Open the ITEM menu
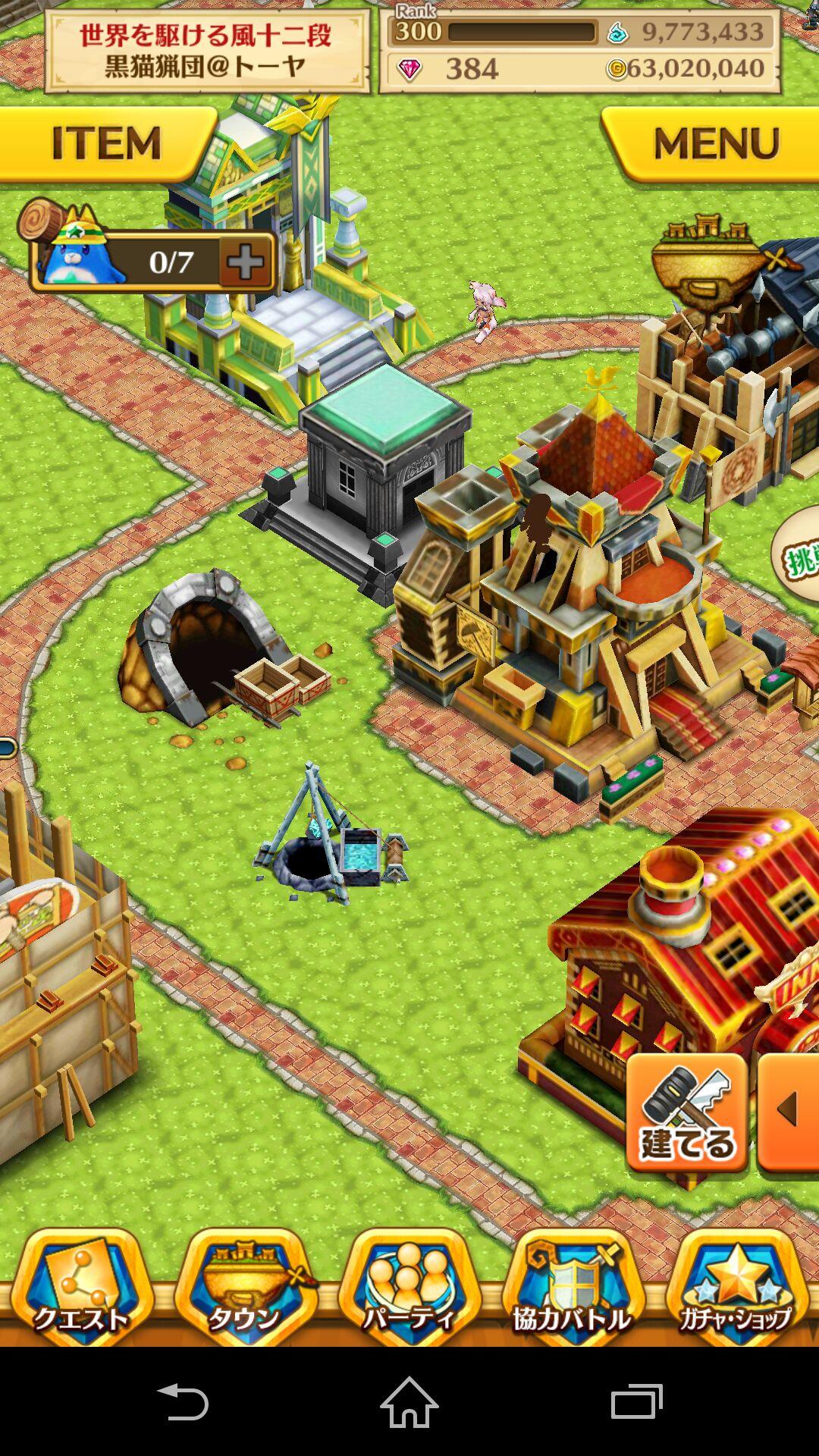 coord(106,143)
